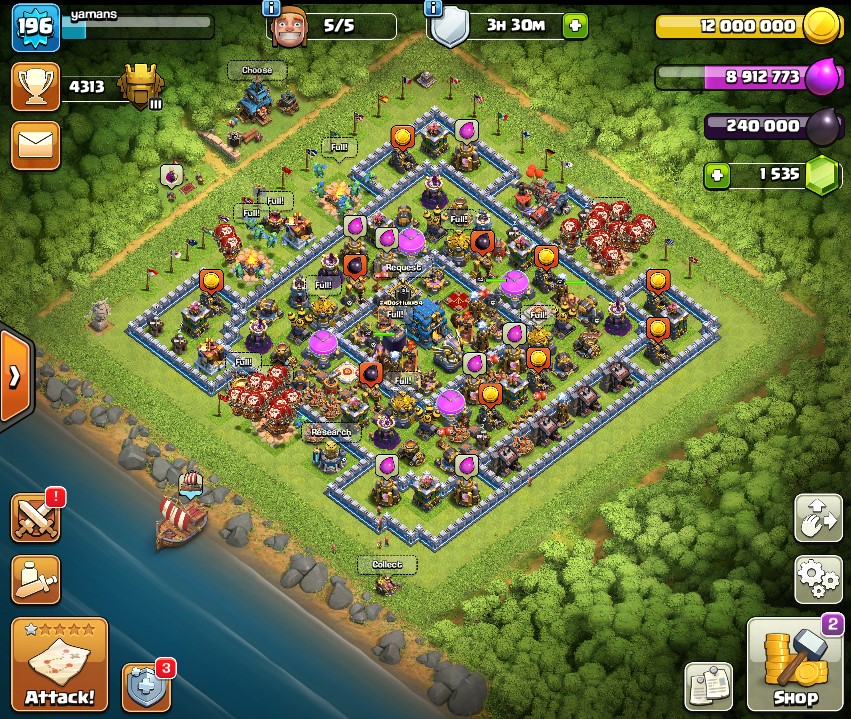The image size is (851, 719).
Task: Open the clipboard notes button
Action: coord(708,686)
